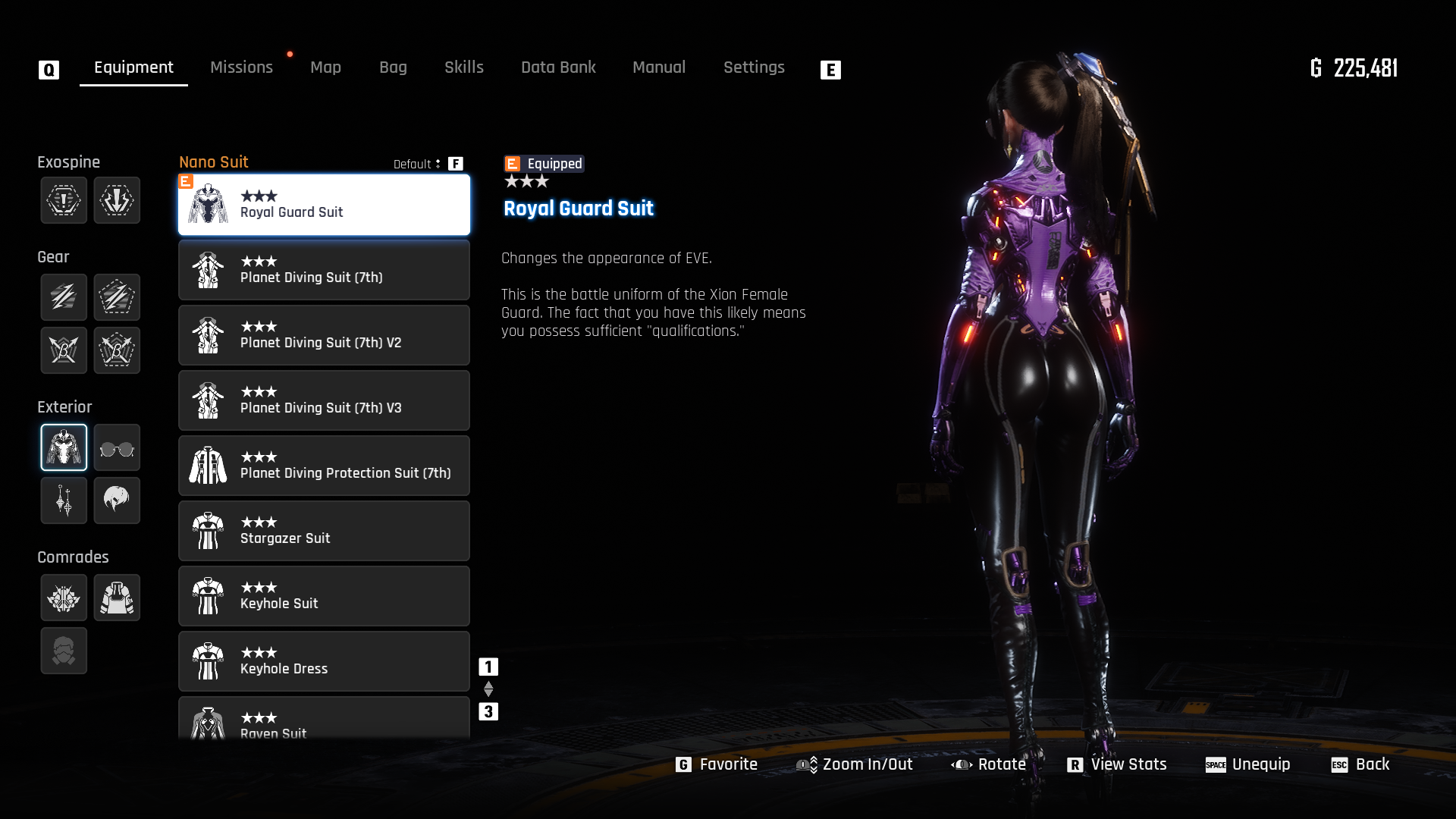1456x819 pixels.
Task: Unequip the current Nano Suit
Action: [1248, 764]
